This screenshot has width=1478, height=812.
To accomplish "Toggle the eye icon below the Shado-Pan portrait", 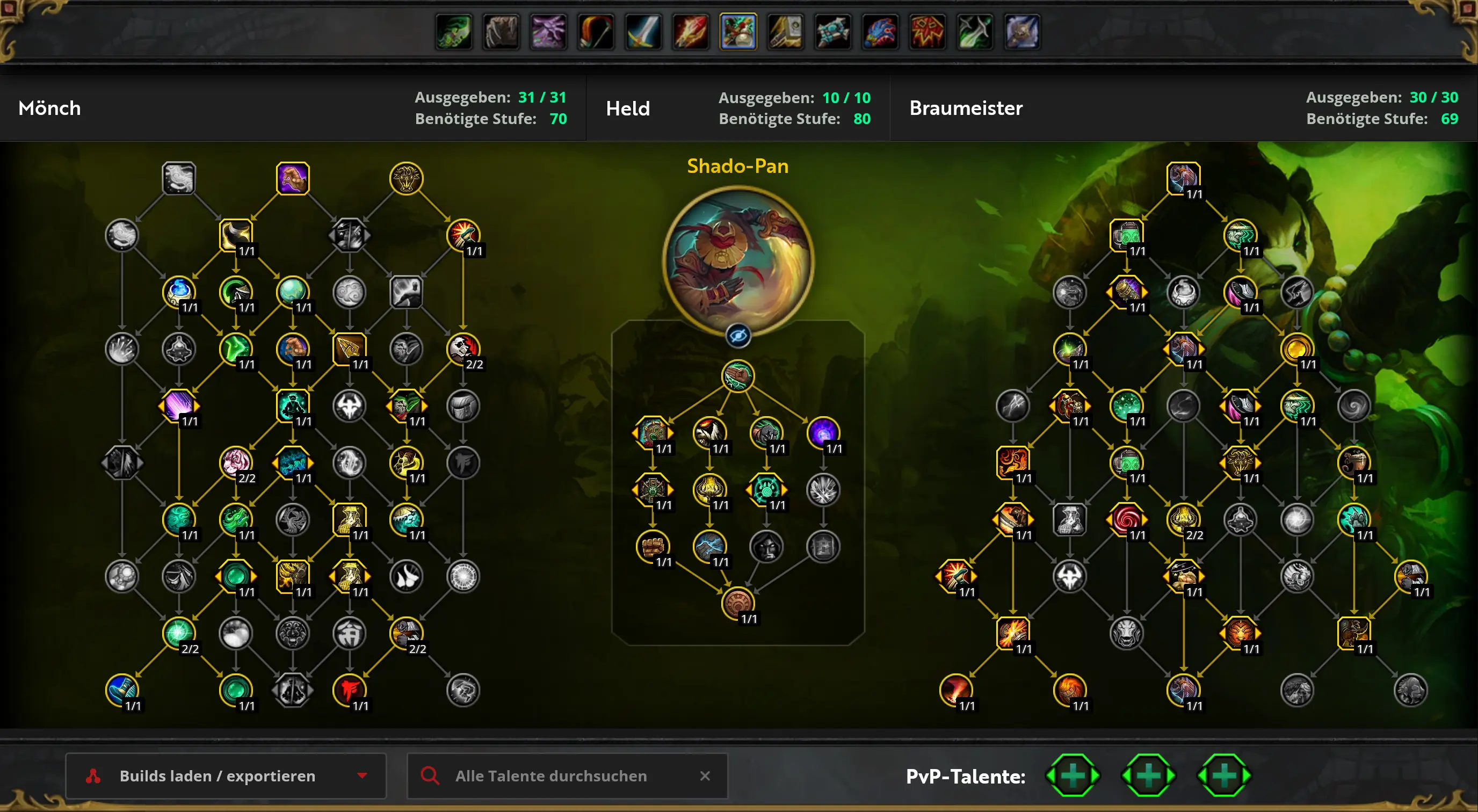I will click(738, 336).
